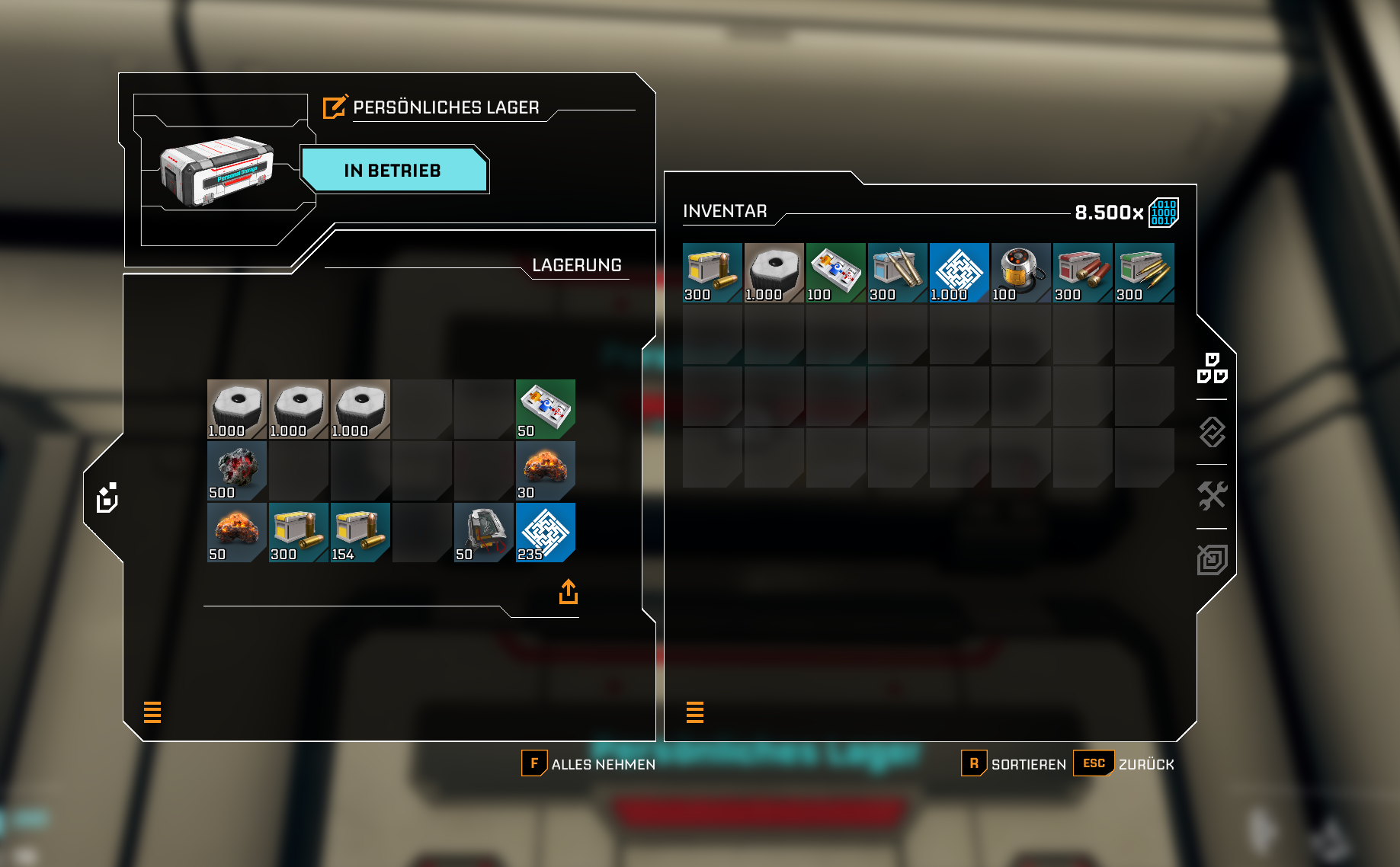Image resolution: width=1400 pixels, height=867 pixels.
Task: Toggle the IN BETRIEB standby button
Action: [393, 170]
